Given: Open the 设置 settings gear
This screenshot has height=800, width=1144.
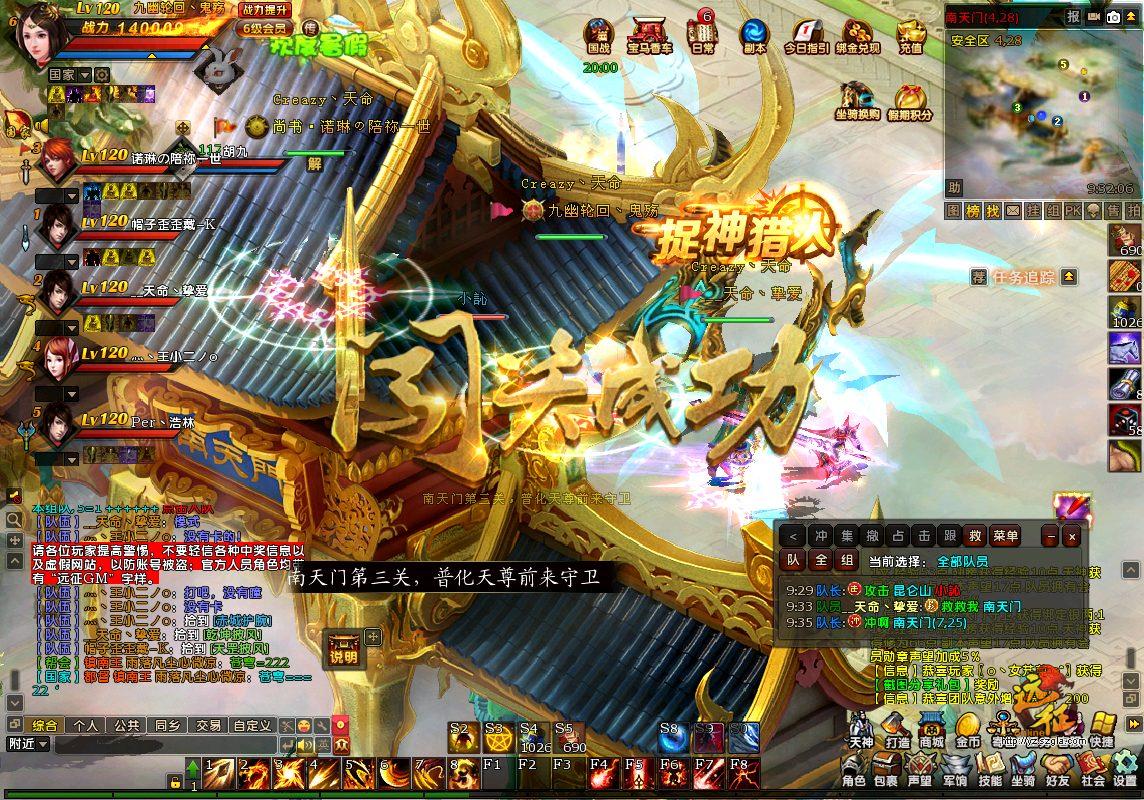Looking at the screenshot, I should point(1126,769).
